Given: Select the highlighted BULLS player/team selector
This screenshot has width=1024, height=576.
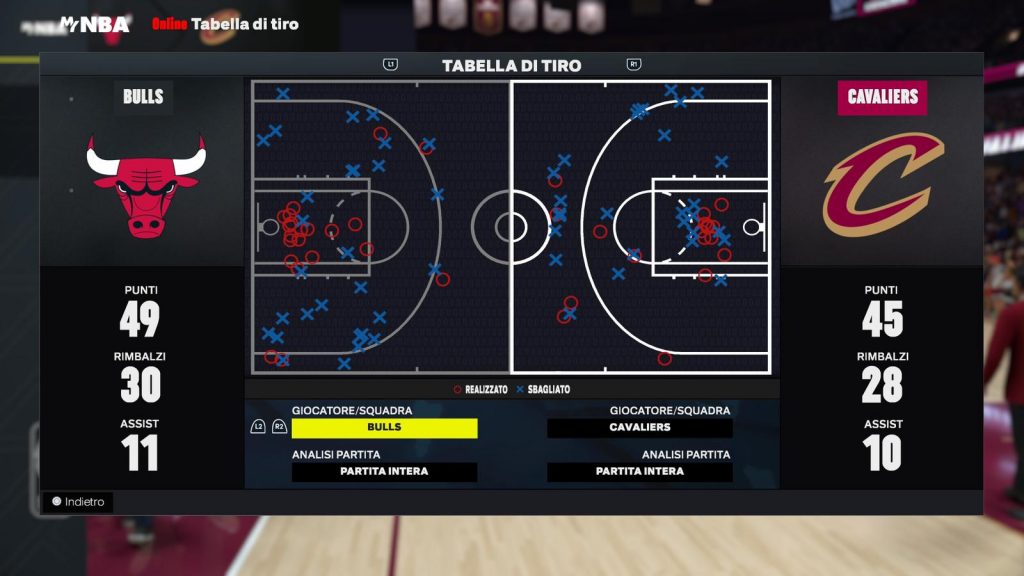Looking at the screenshot, I should pyautogui.click(x=384, y=428).
